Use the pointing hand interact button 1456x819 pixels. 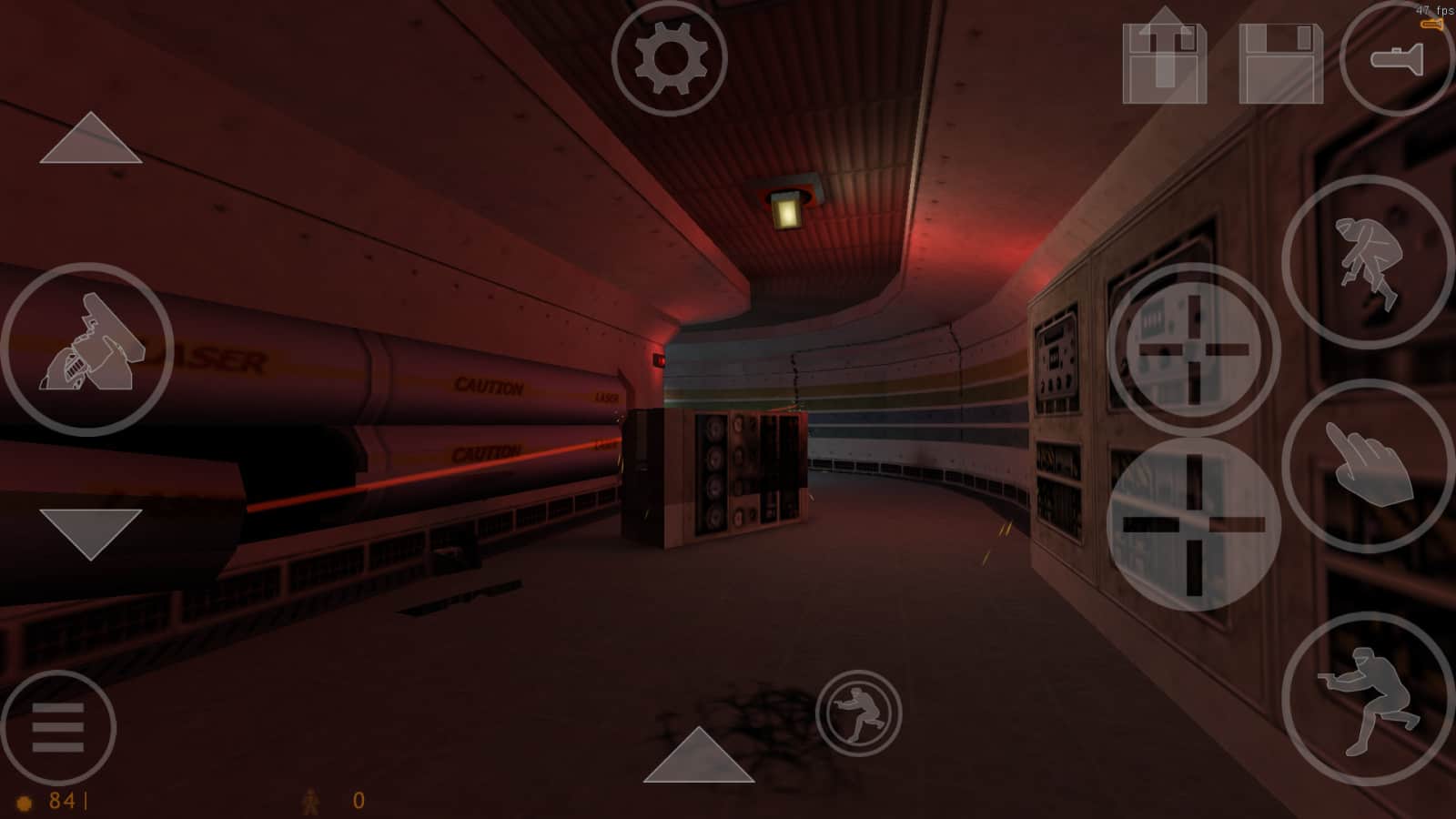click(1367, 466)
